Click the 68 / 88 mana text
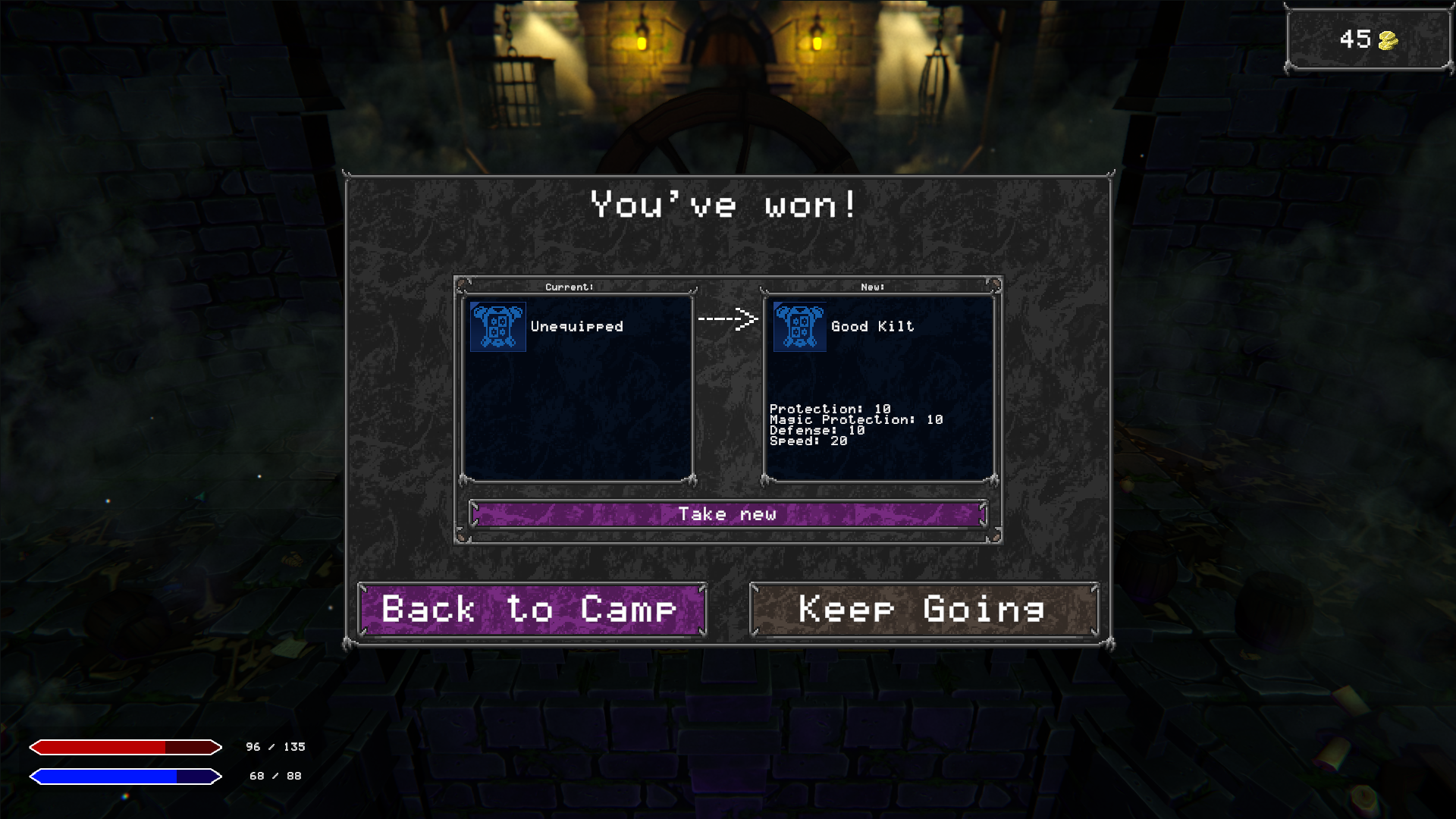This screenshot has height=819, width=1456. pyautogui.click(x=275, y=776)
